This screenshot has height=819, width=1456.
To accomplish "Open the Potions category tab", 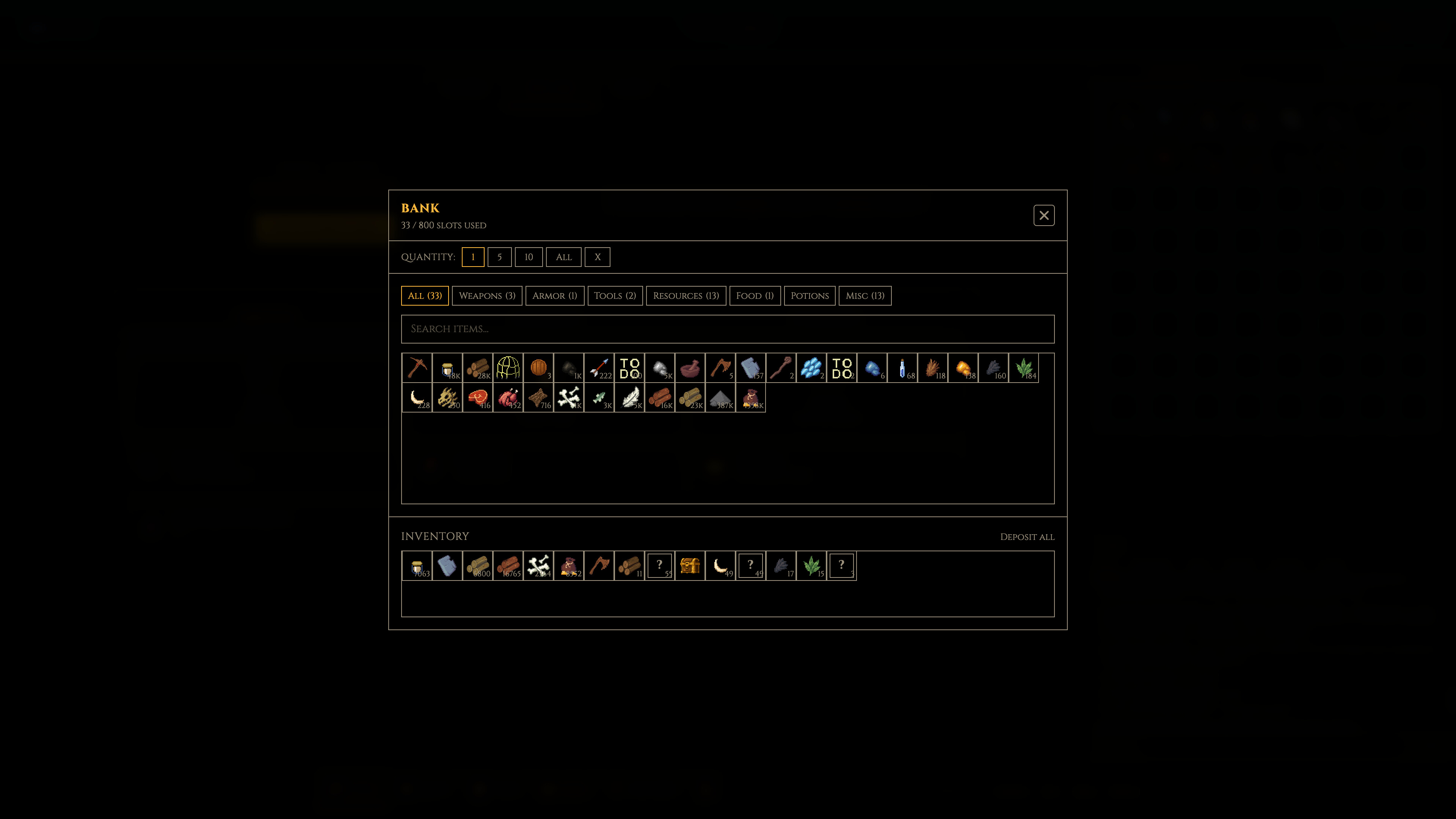I will [x=810, y=296].
